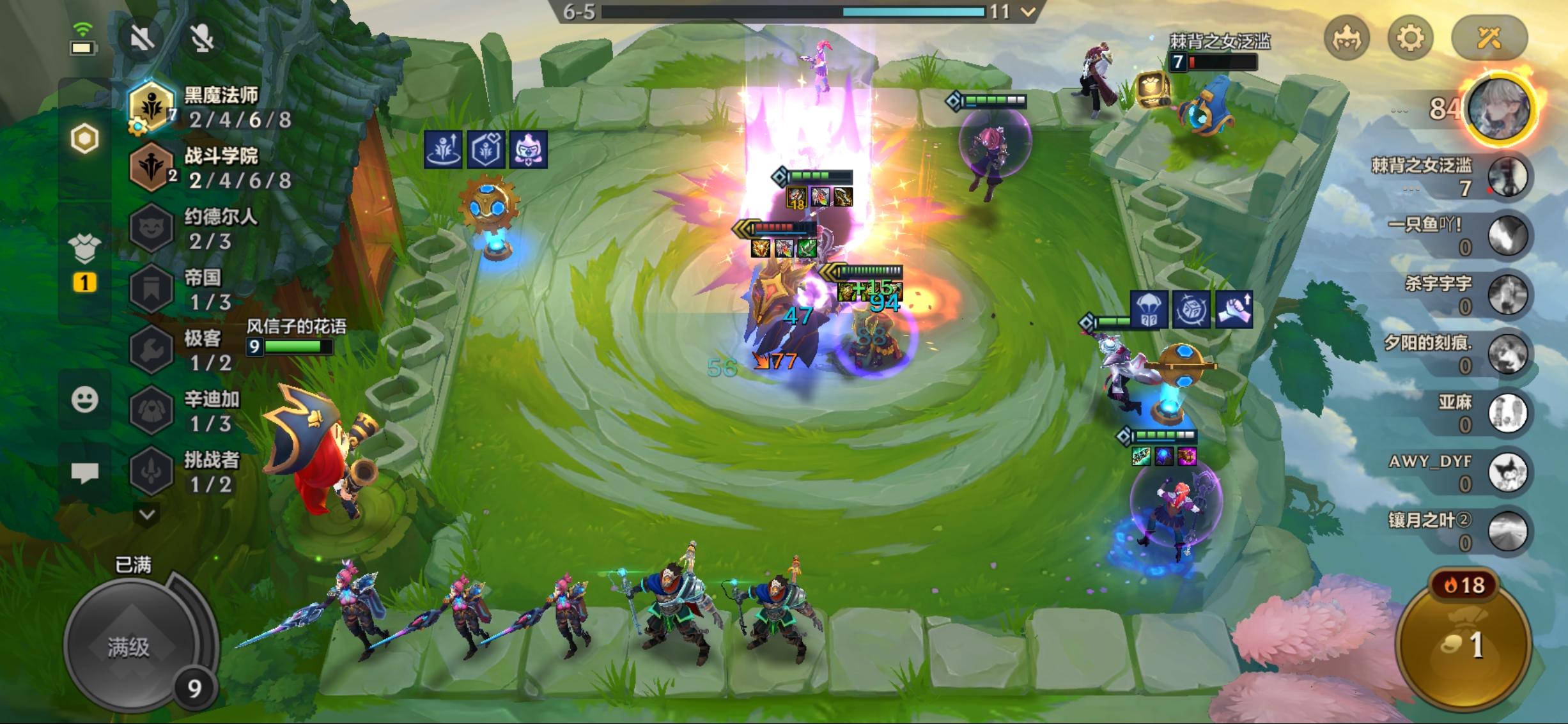Open the crown-face icon beside settings
Screen dimensions: 1568x724
(x=1347, y=38)
